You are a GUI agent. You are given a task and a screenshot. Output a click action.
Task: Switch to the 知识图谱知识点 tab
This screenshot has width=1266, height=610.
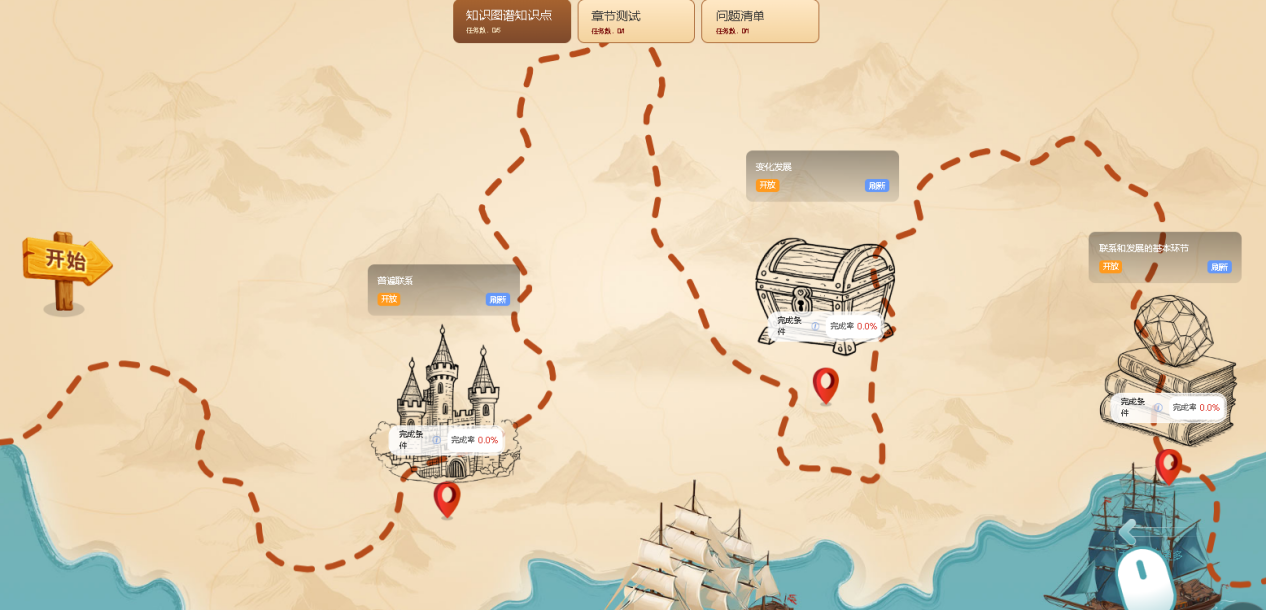point(511,20)
